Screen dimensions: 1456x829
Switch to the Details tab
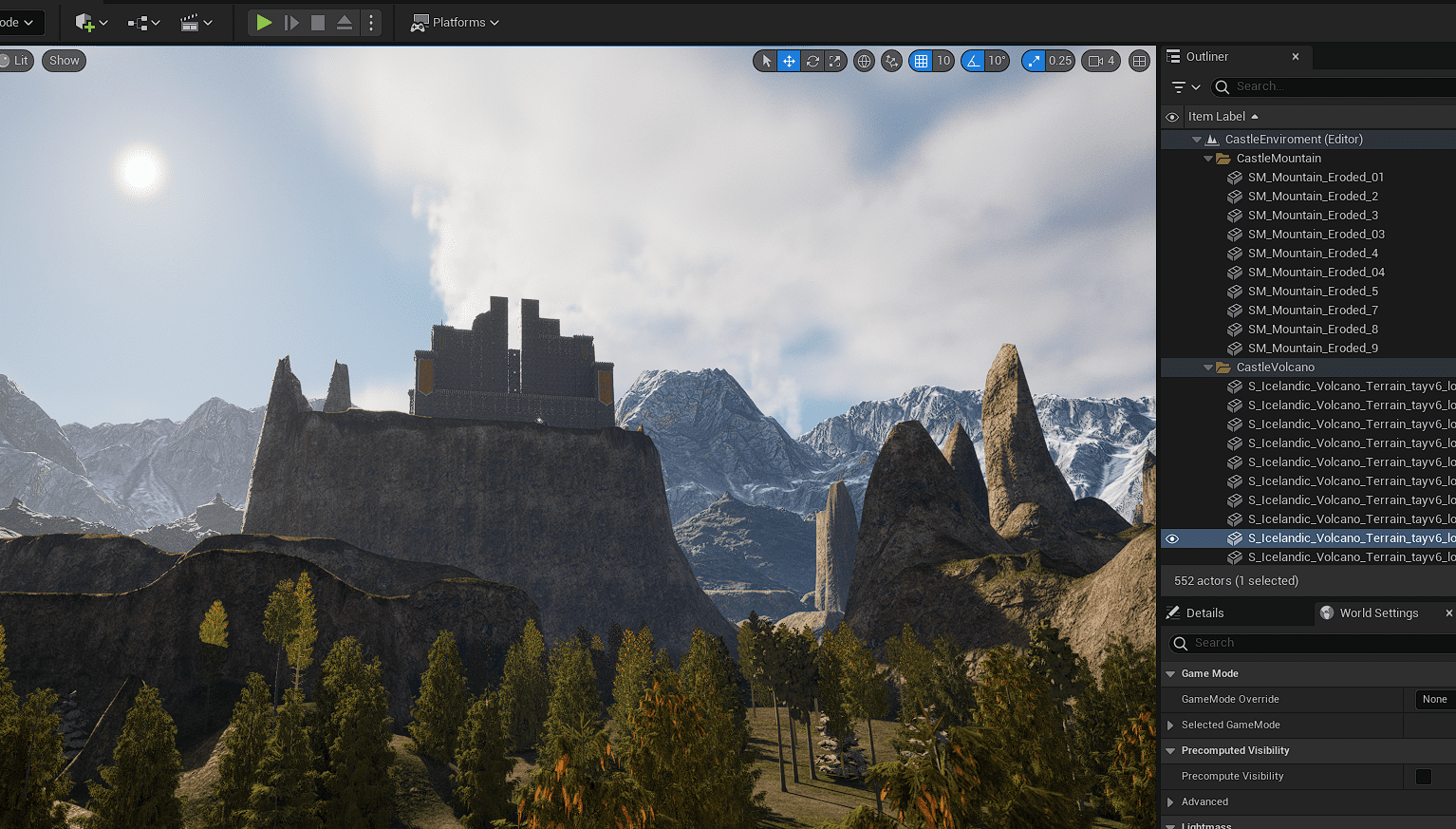1204,613
